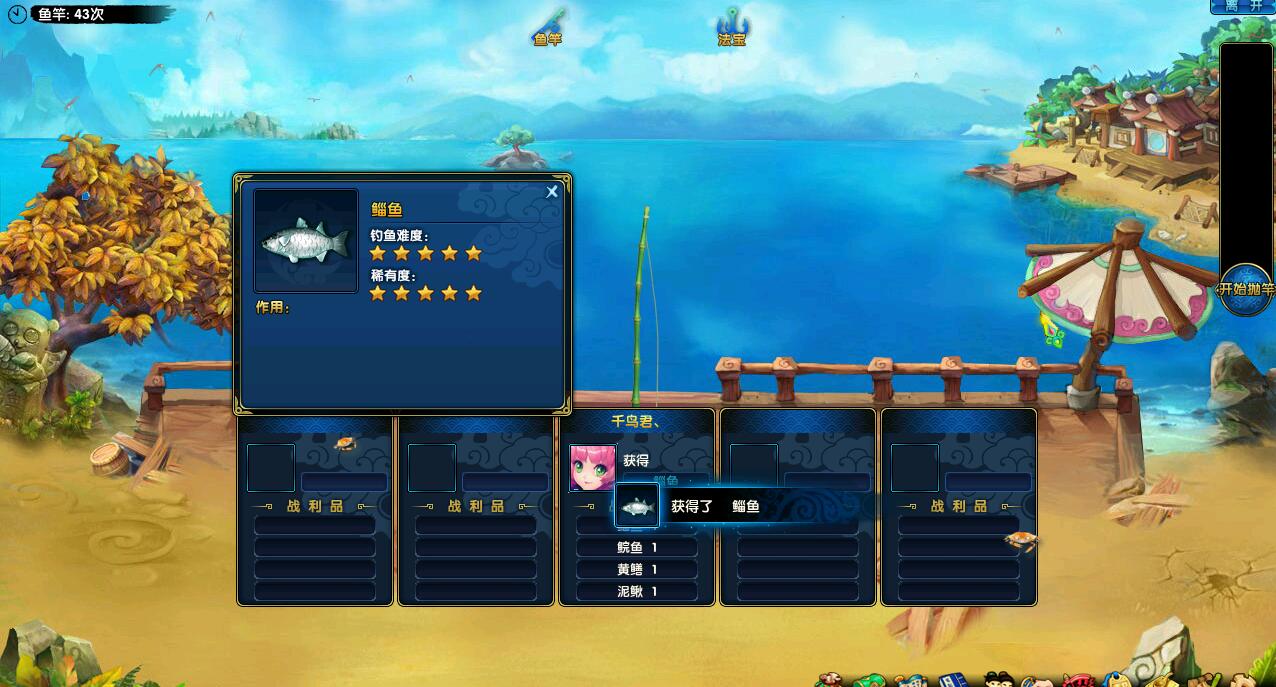Click the 千鸟君 player name header

[x=636, y=423]
